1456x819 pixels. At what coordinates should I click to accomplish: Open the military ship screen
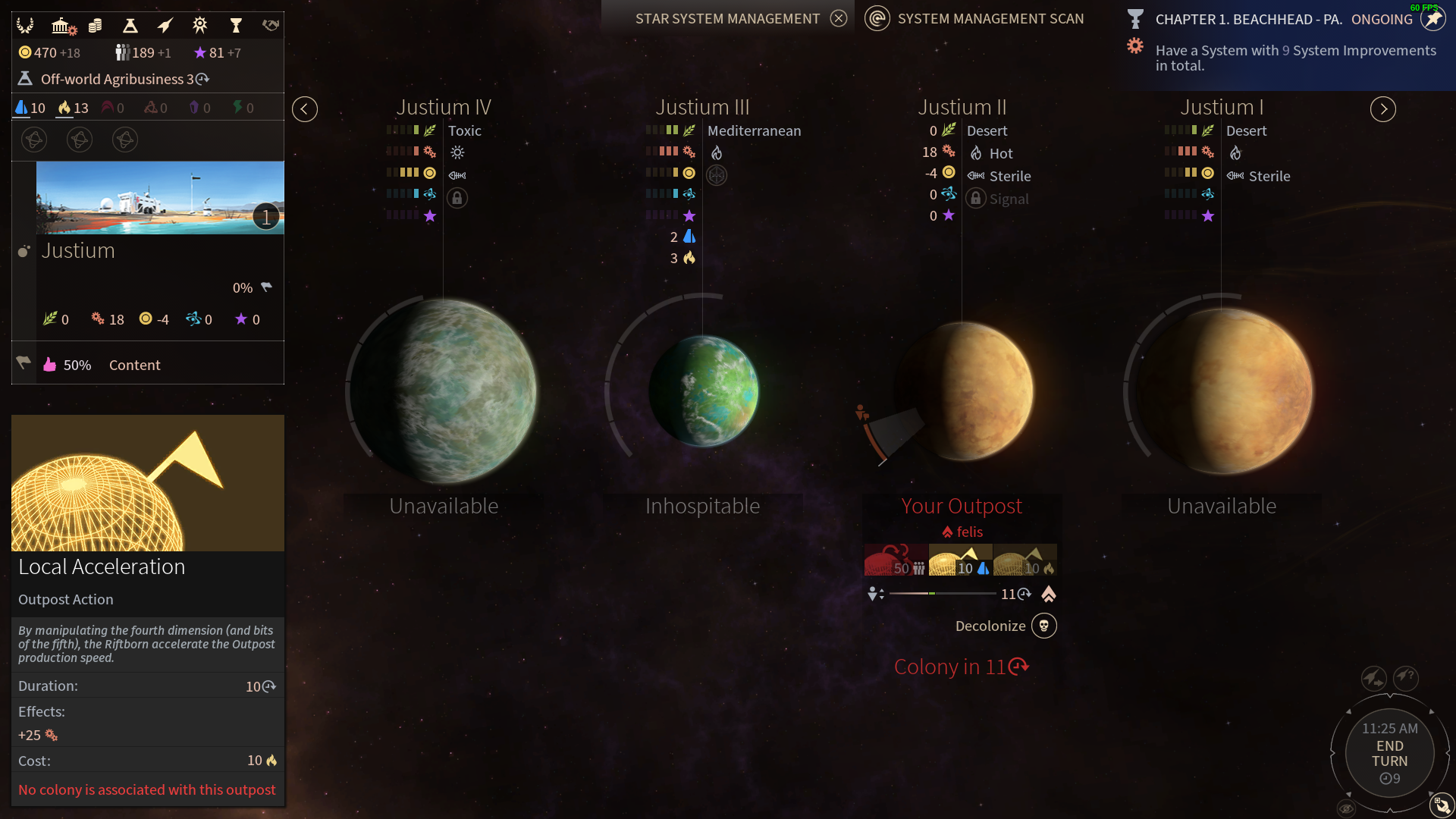165,26
